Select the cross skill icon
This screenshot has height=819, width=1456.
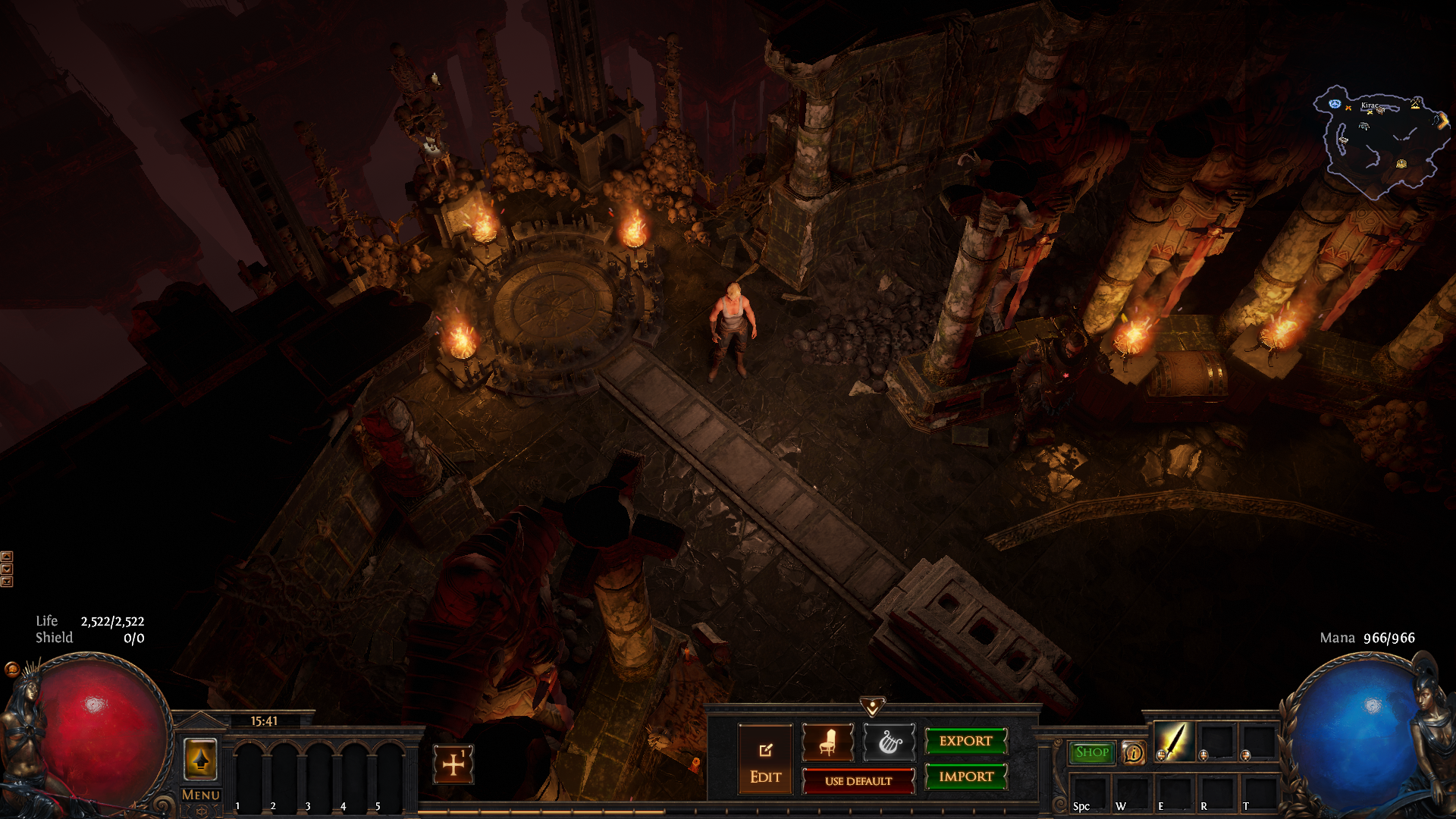point(453,764)
